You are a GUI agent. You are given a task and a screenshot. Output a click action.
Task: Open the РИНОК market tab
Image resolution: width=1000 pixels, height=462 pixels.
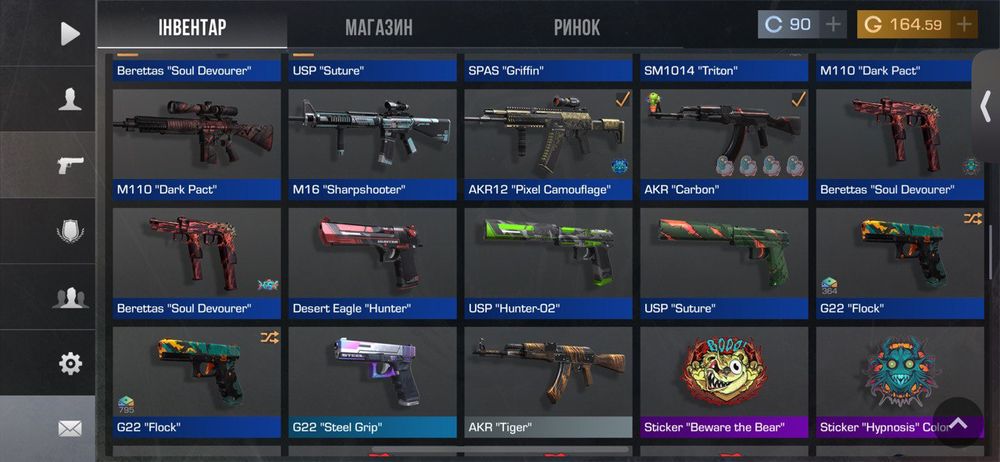click(x=577, y=27)
